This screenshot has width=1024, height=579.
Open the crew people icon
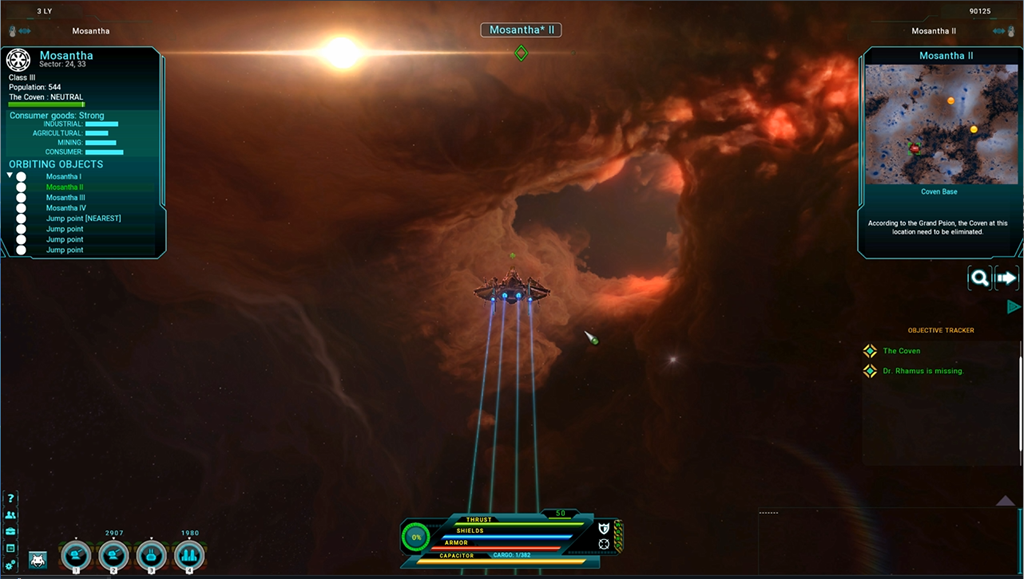click(x=11, y=515)
